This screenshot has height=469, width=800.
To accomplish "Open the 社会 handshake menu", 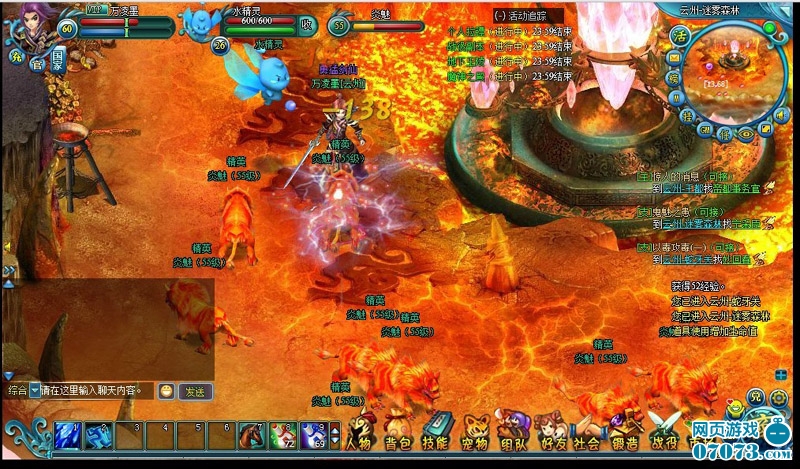I will [587, 436].
